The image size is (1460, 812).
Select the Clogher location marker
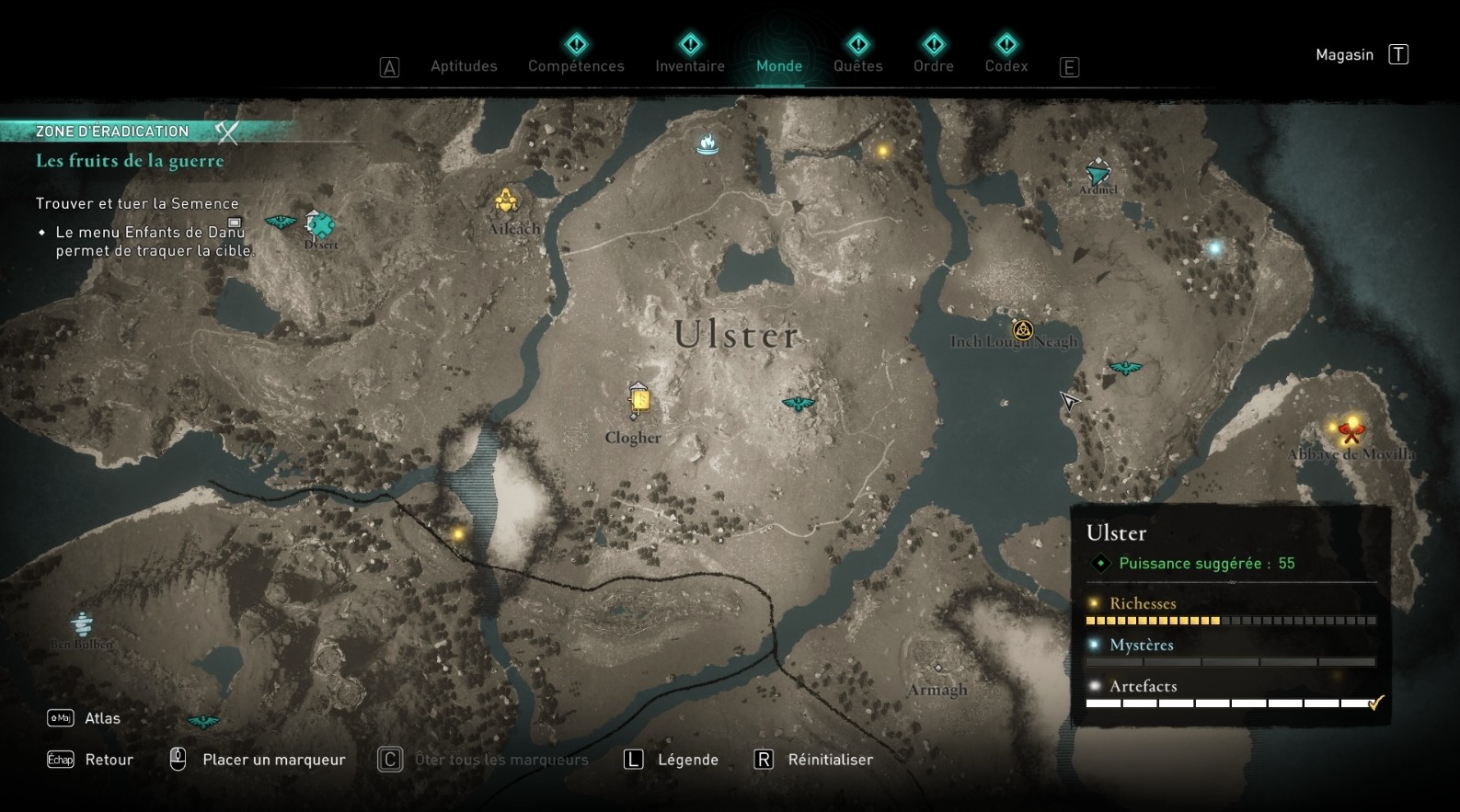click(x=638, y=399)
